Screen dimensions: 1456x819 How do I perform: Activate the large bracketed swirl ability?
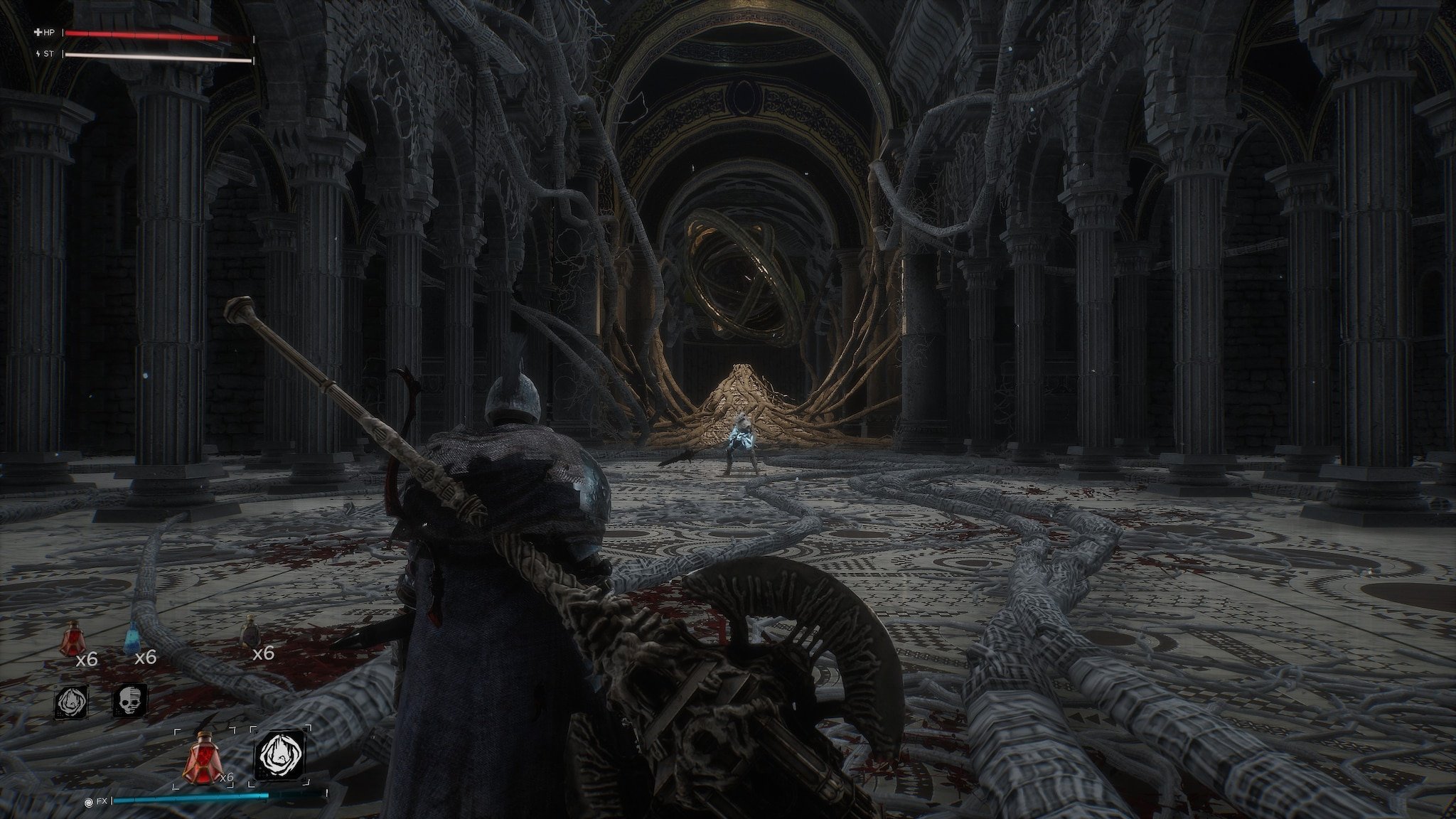click(x=279, y=755)
